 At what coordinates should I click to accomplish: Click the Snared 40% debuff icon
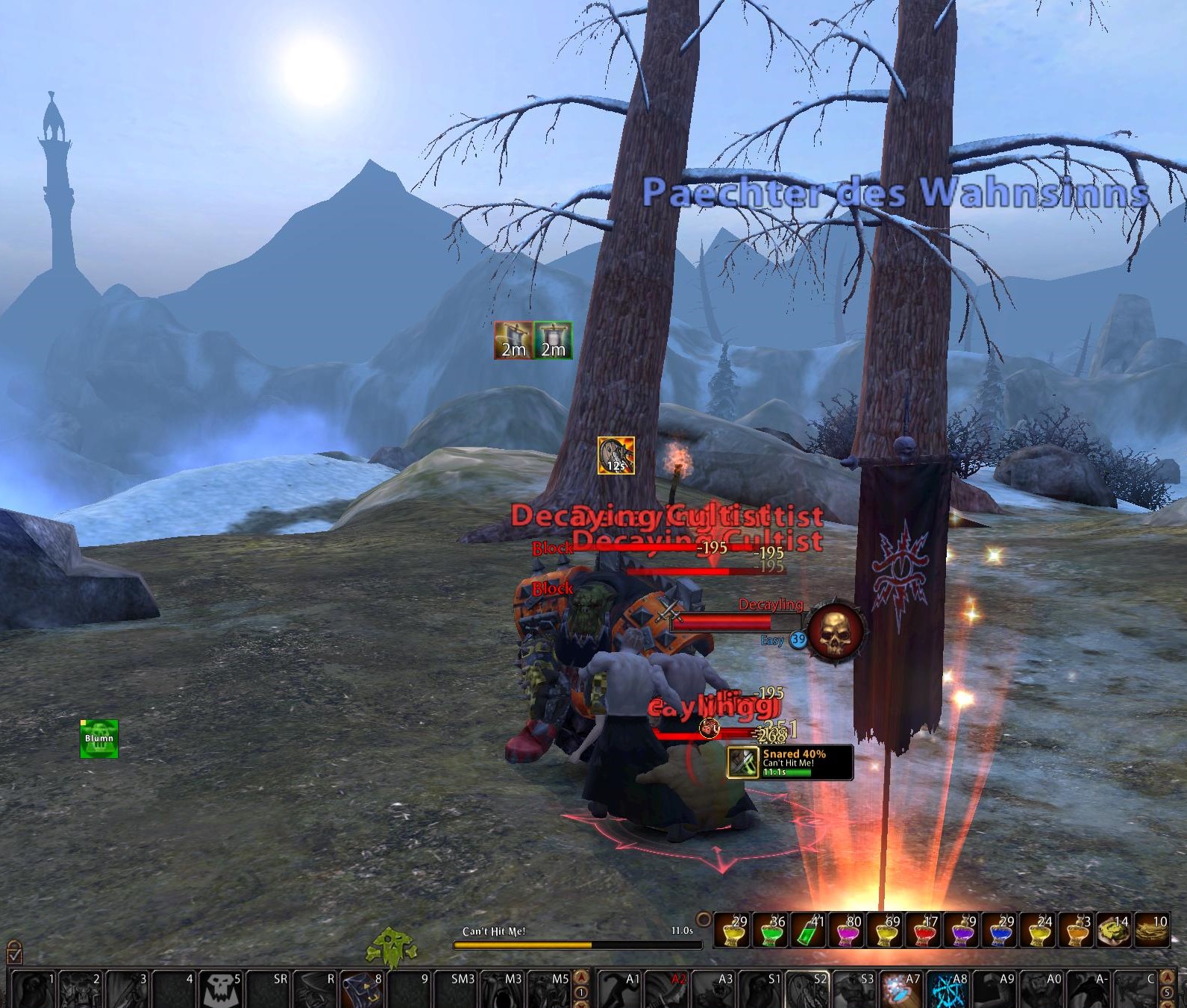743,762
